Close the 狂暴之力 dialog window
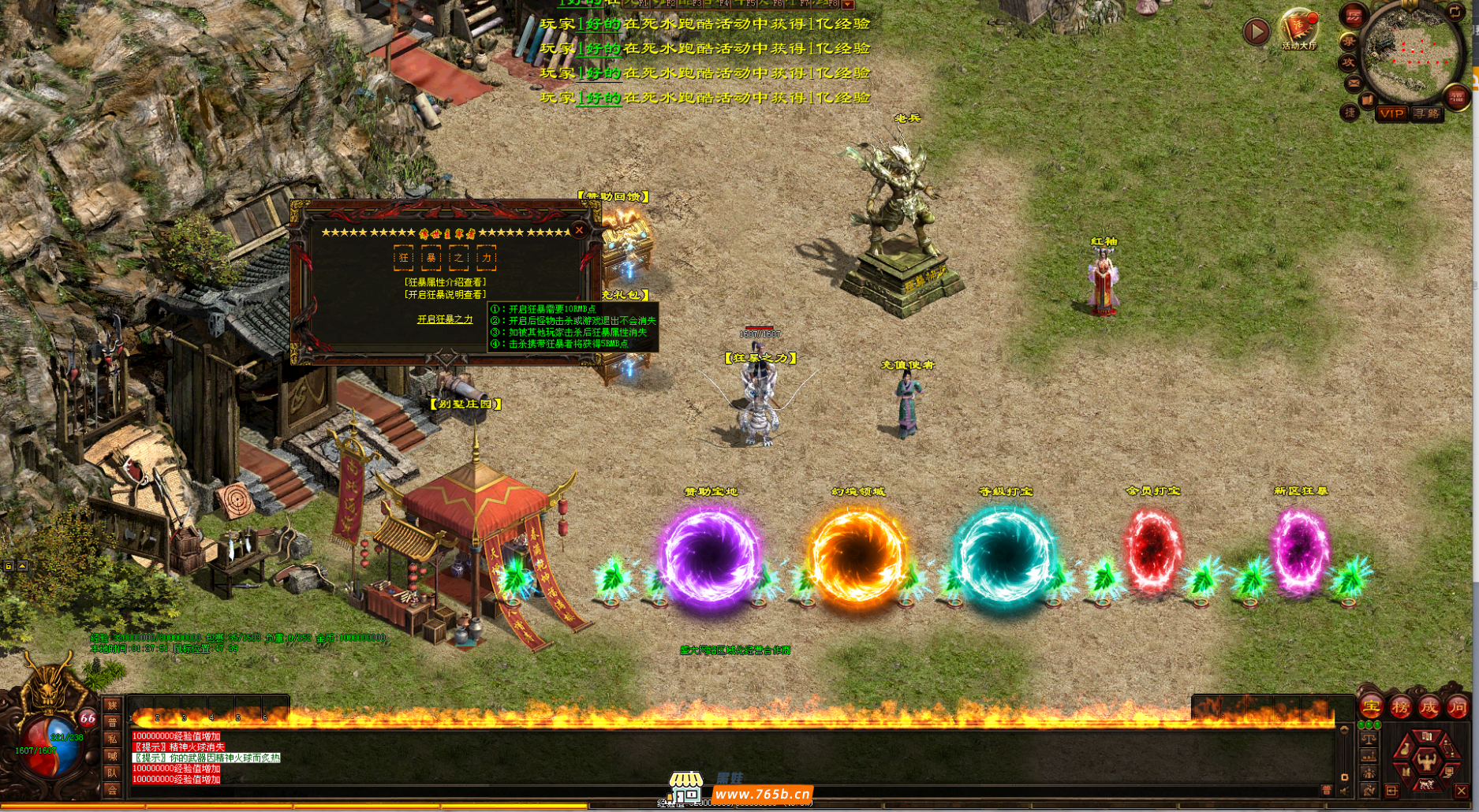The width and height of the screenshot is (1479, 812). [579, 230]
